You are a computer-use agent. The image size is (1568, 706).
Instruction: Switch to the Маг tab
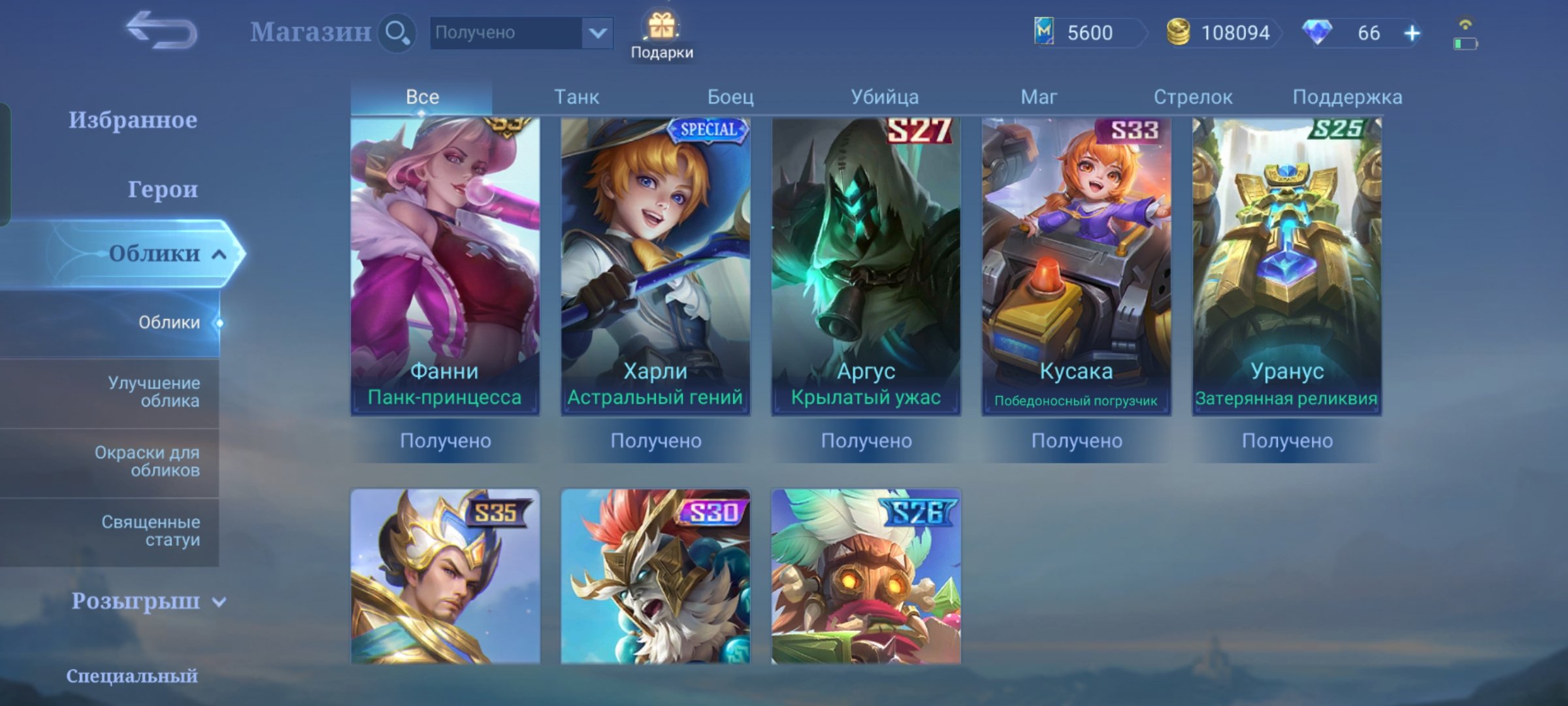1039,96
